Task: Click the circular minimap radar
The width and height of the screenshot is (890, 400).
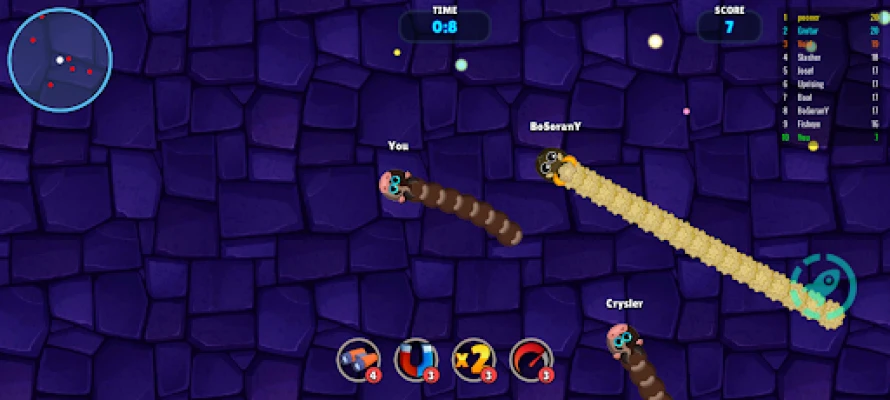Action: point(60,60)
